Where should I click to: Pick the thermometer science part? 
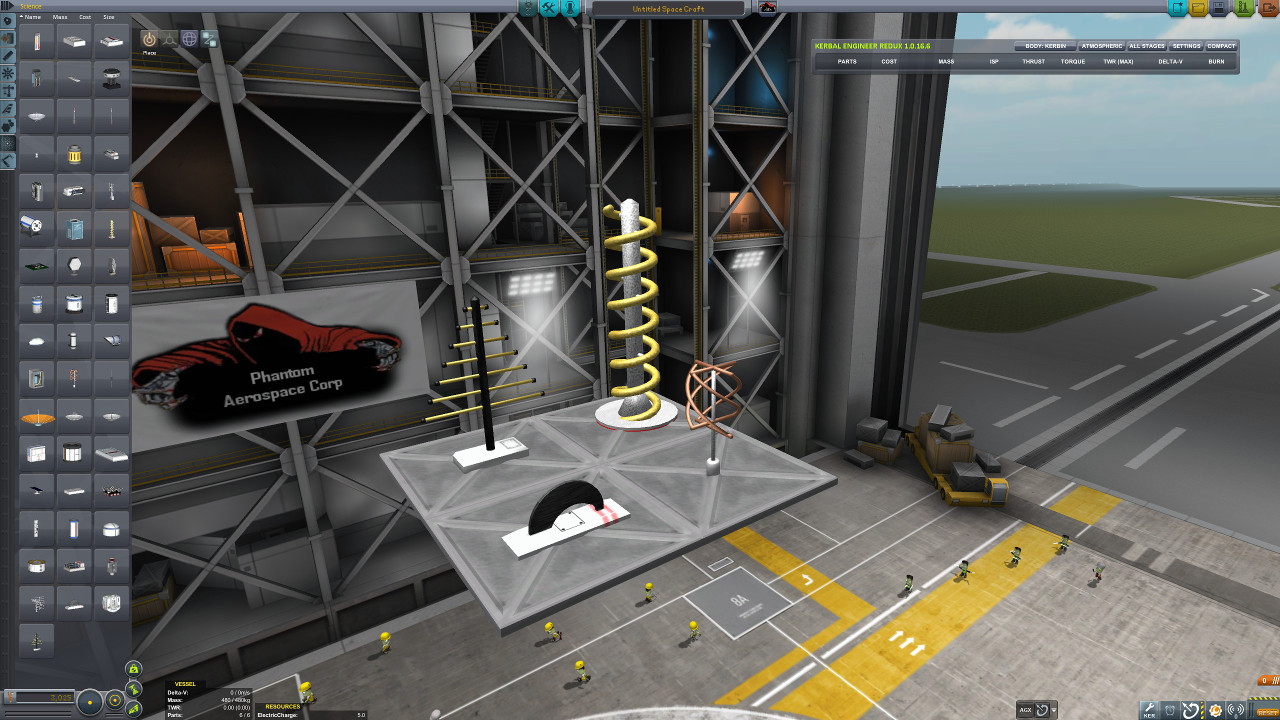click(x=37, y=44)
